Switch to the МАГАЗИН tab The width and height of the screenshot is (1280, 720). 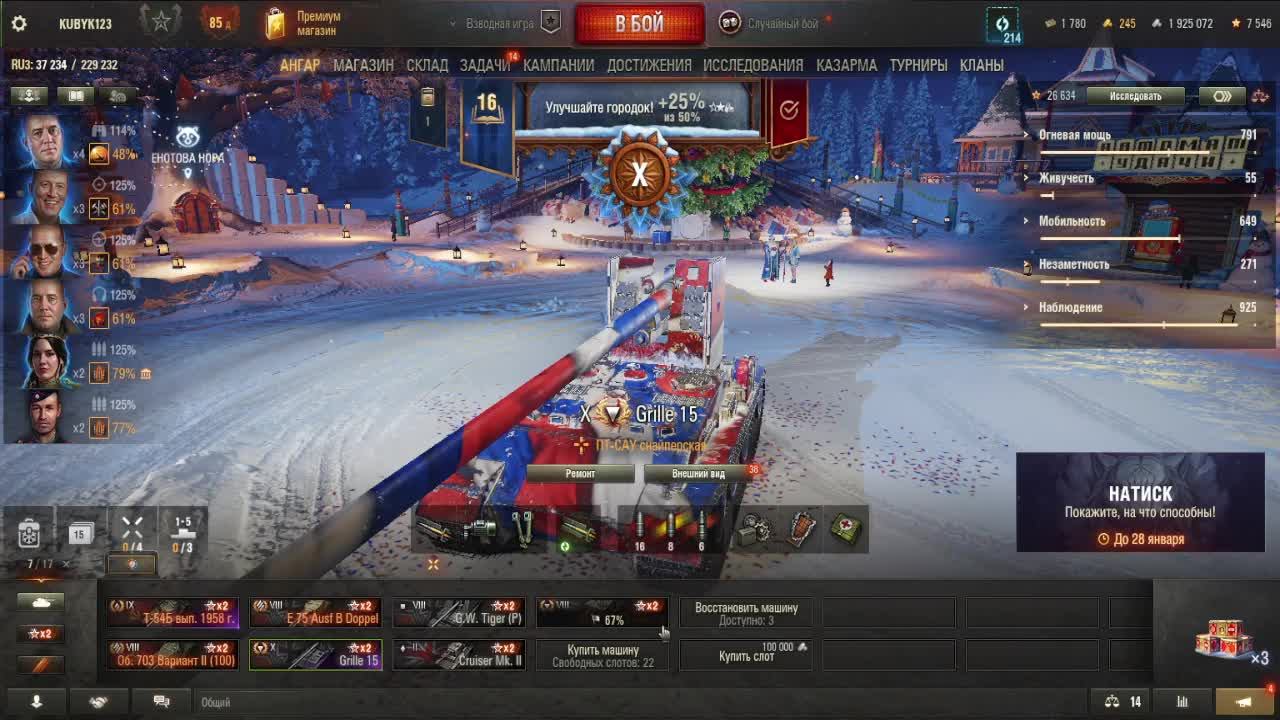click(363, 65)
